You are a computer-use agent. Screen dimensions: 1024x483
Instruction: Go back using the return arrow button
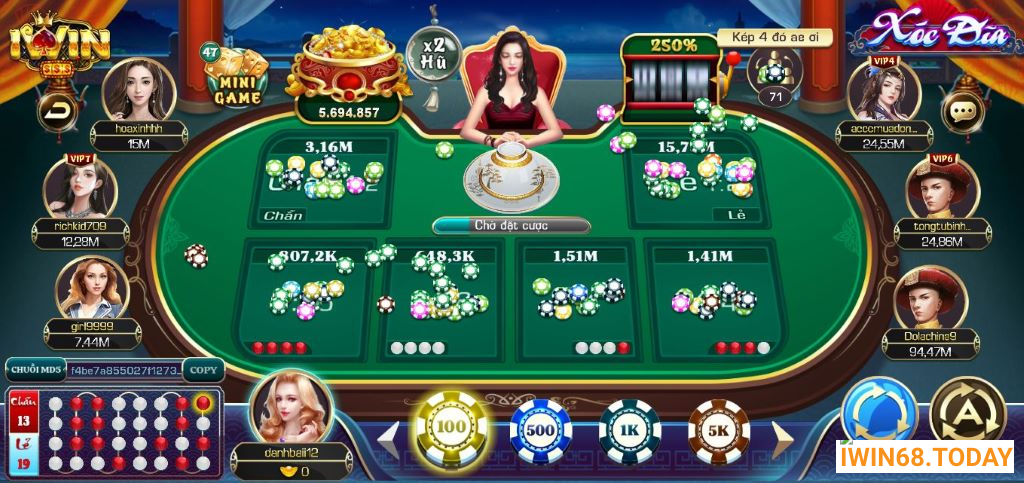tap(56, 111)
